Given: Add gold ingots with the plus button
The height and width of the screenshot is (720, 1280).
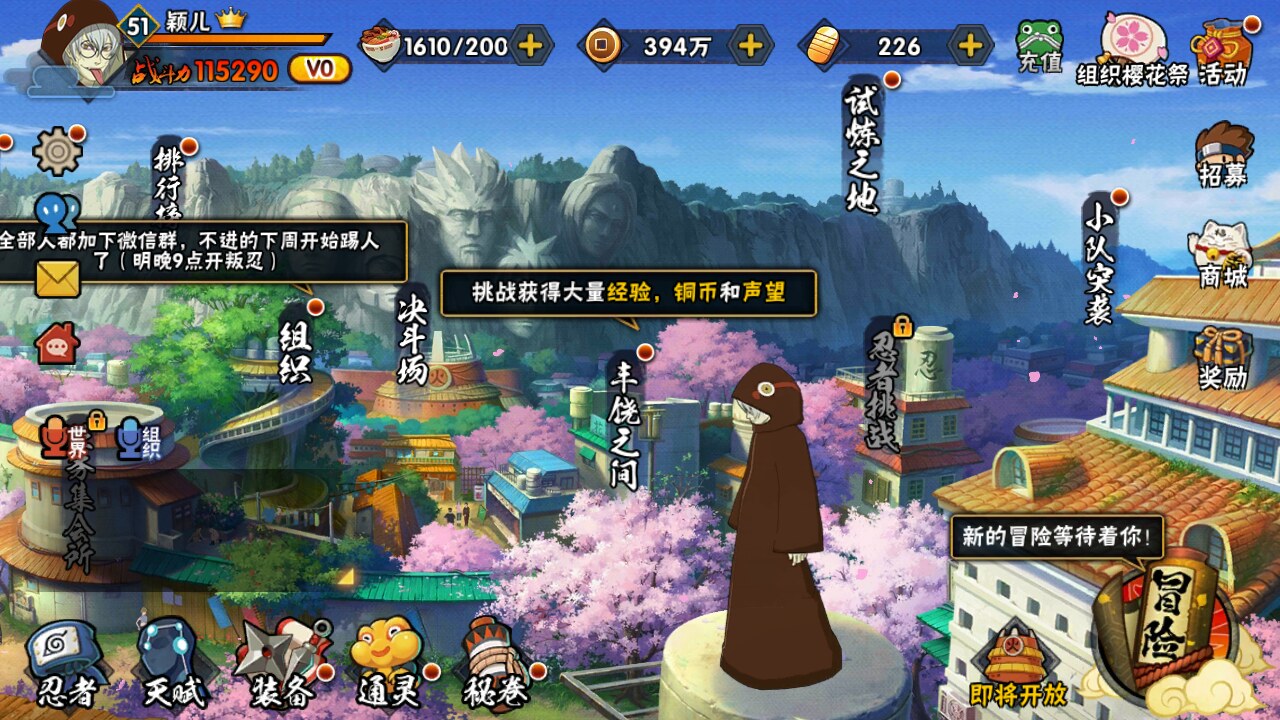Looking at the screenshot, I should pos(969,45).
